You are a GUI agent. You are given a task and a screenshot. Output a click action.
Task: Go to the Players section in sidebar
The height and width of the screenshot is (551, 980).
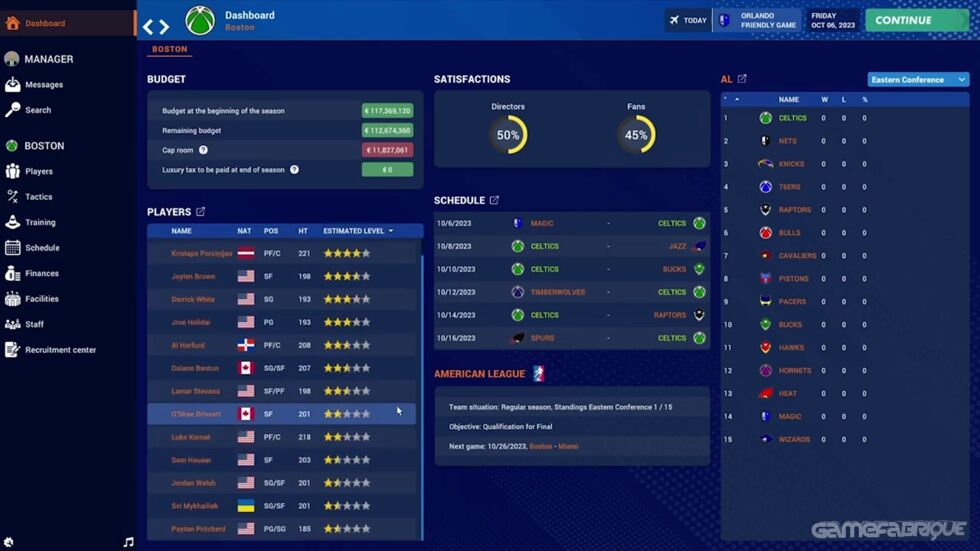39,171
